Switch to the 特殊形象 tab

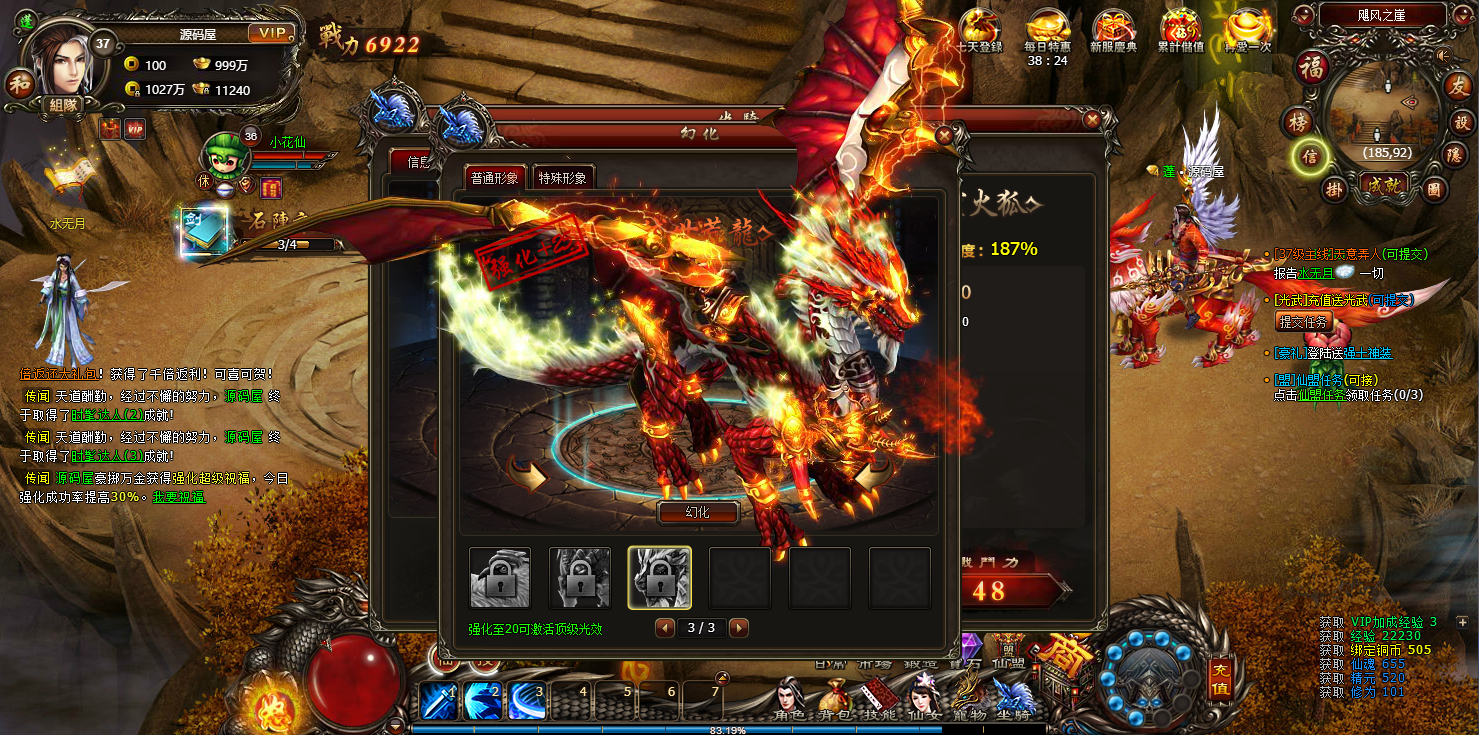click(563, 178)
